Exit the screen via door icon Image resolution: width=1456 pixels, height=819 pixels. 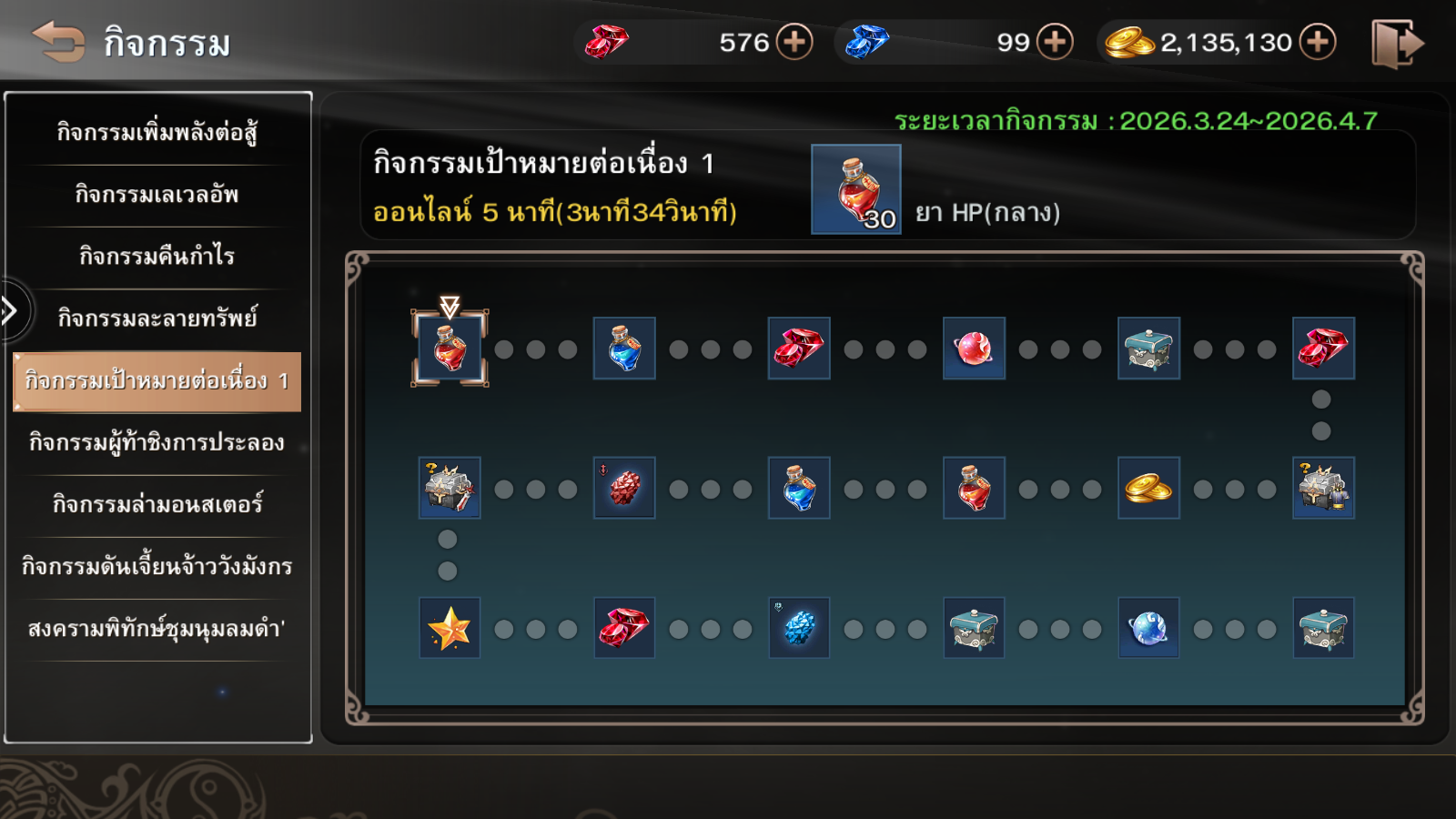click(1397, 44)
